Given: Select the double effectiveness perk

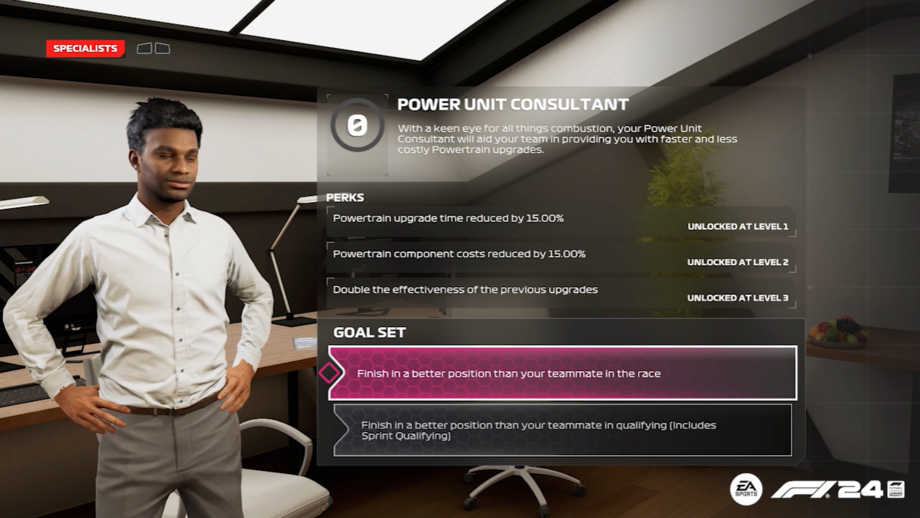Looking at the screenshot, I should 561,293.
